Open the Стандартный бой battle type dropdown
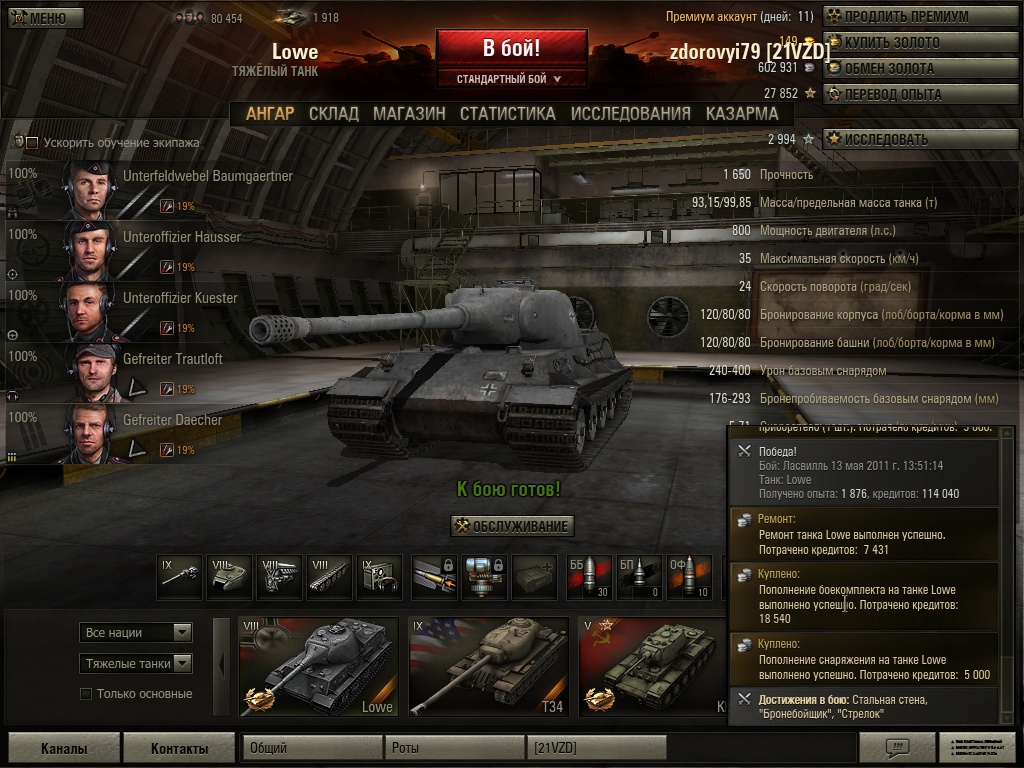 pos(511,78)
